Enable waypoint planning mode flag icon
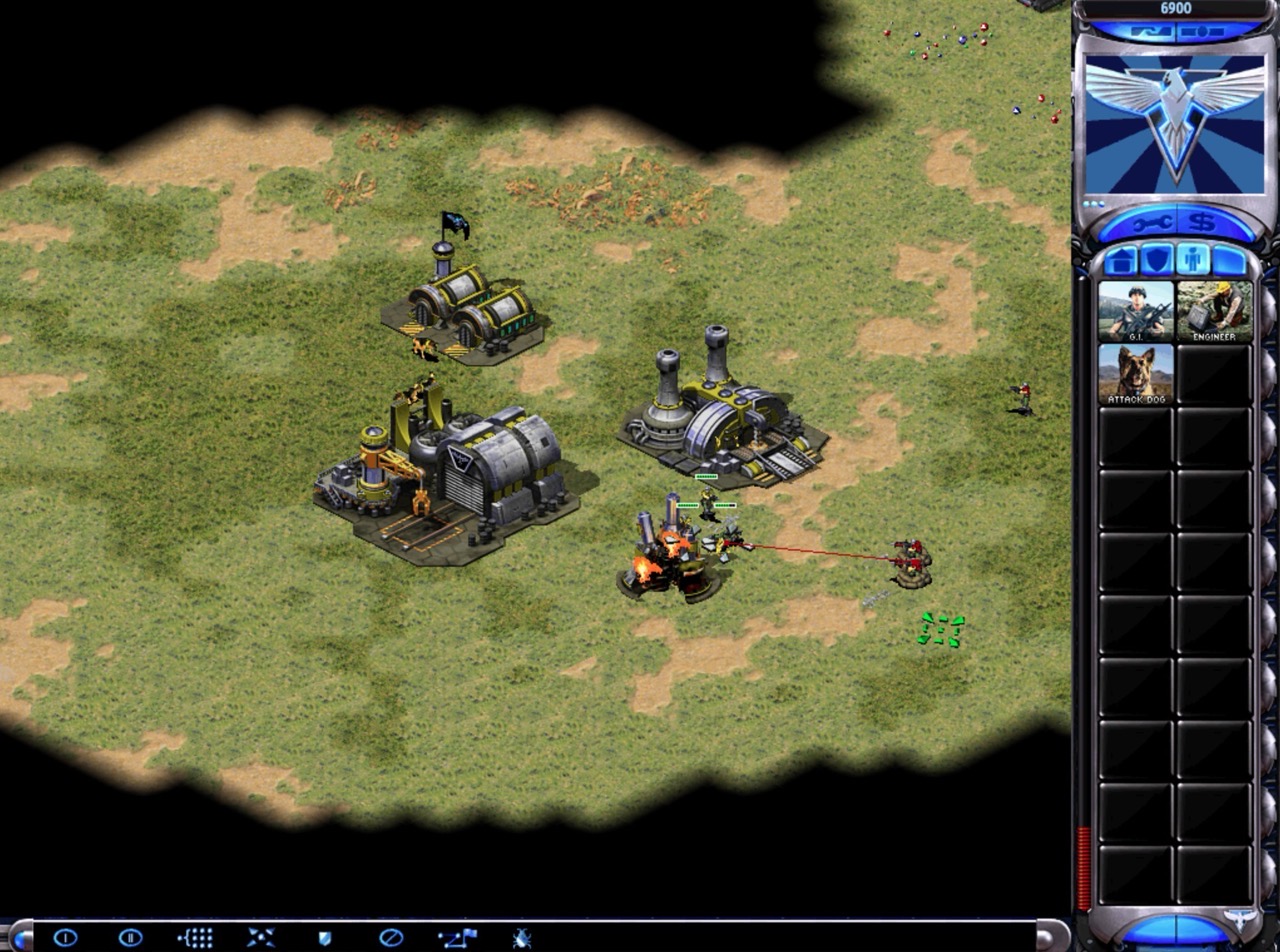 point(457,938)
